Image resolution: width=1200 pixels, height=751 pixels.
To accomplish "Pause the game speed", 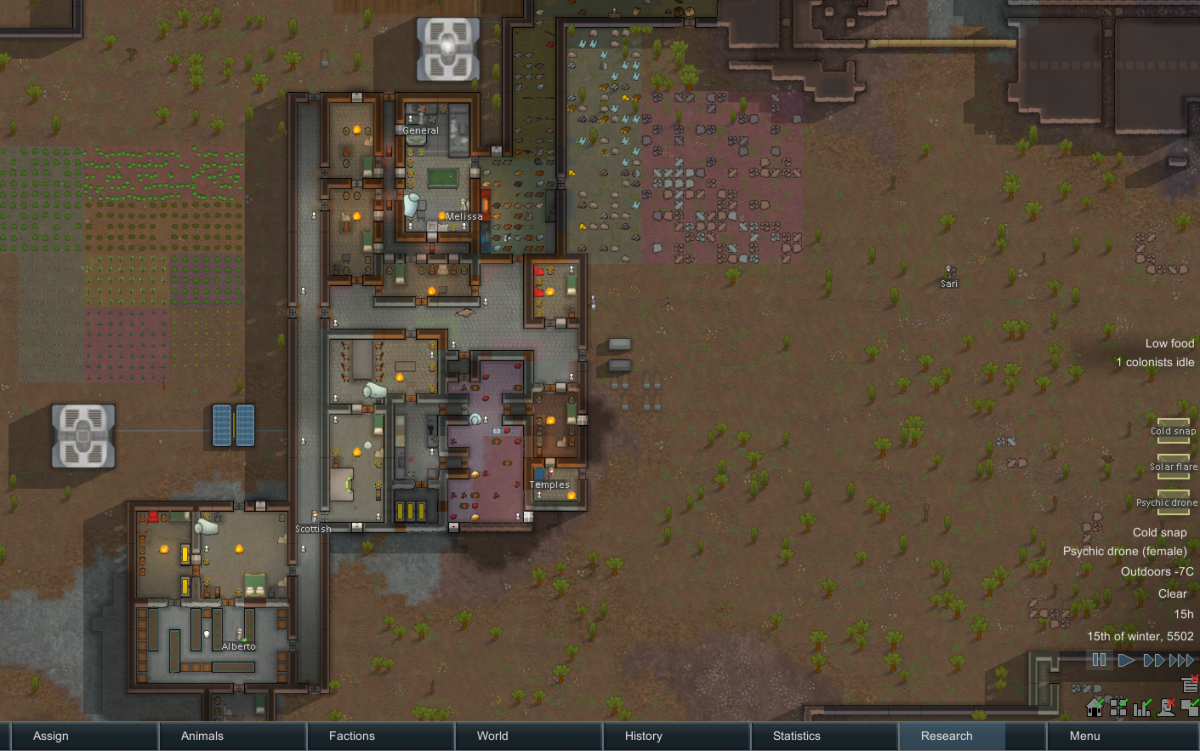I will click(x=1099, y=660).
